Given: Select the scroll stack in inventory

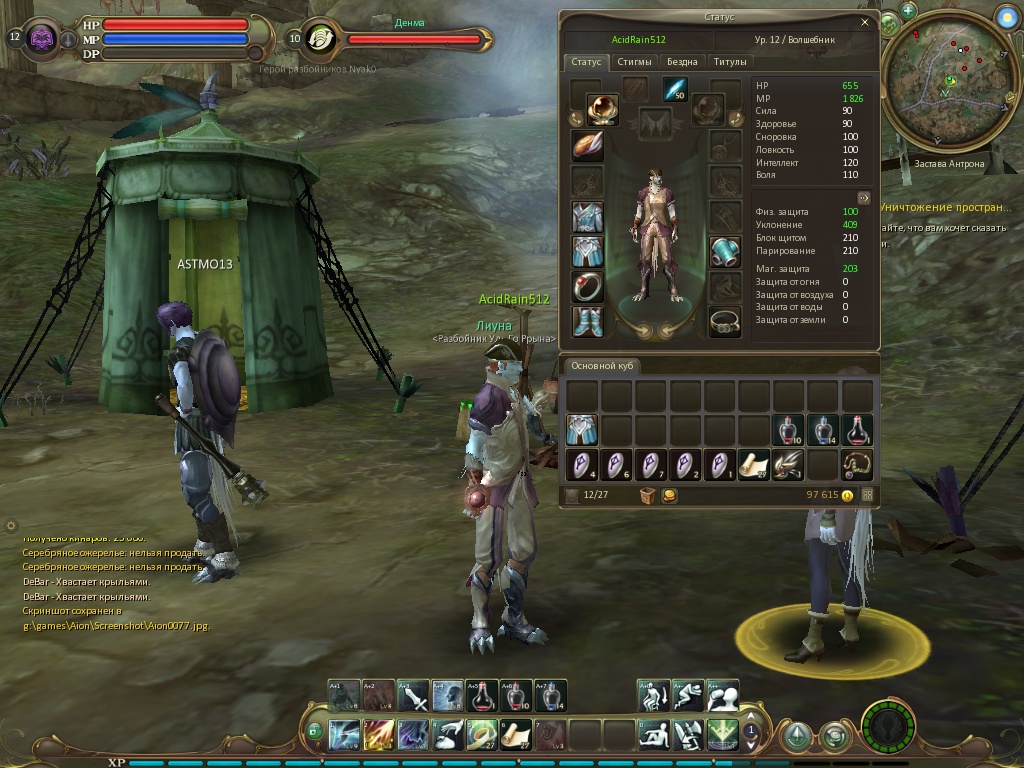Looking at the screenshot, I should (752, 465).
